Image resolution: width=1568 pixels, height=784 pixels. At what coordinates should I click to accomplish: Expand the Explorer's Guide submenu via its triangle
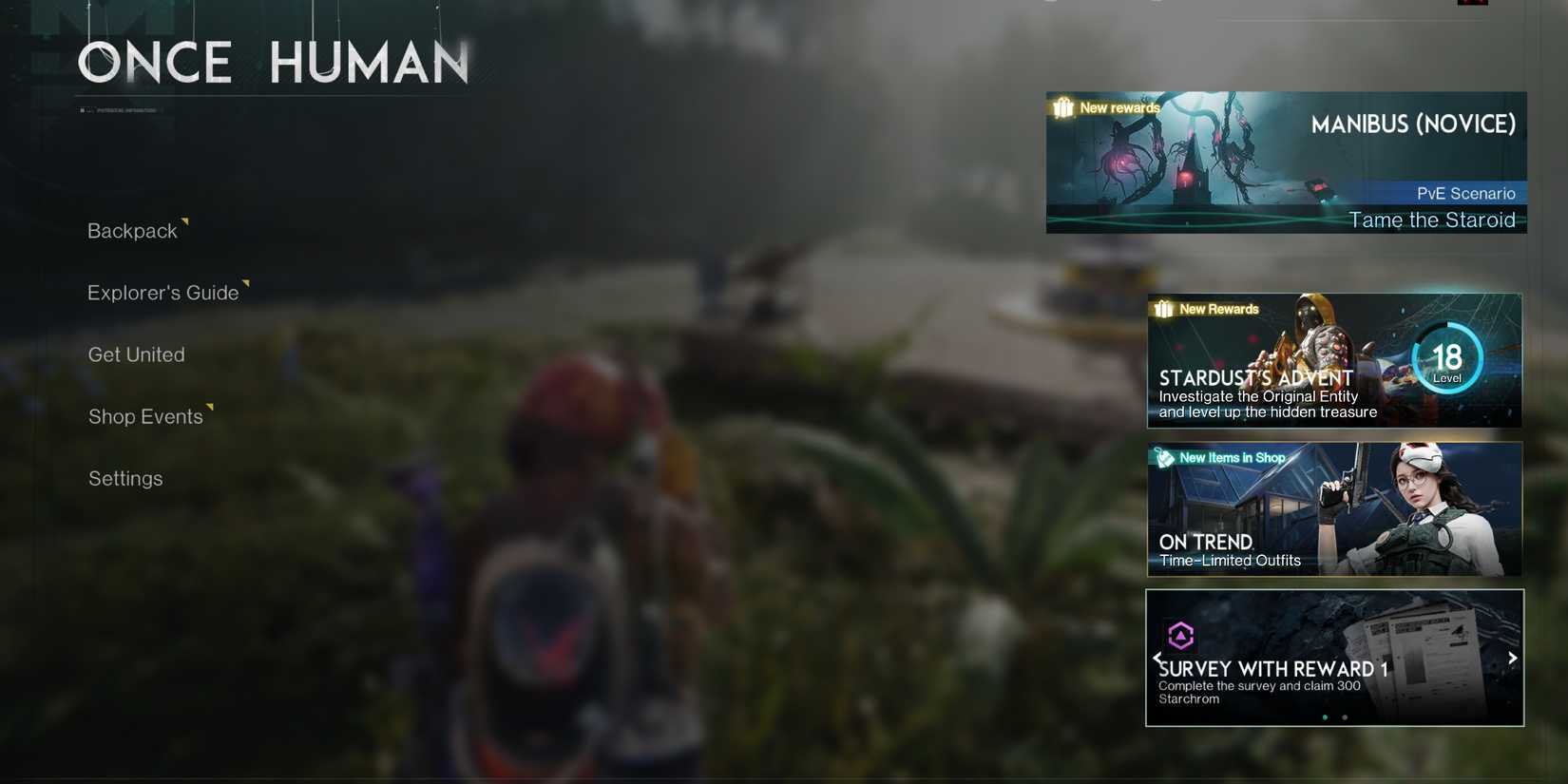click(x=246, y=282)
